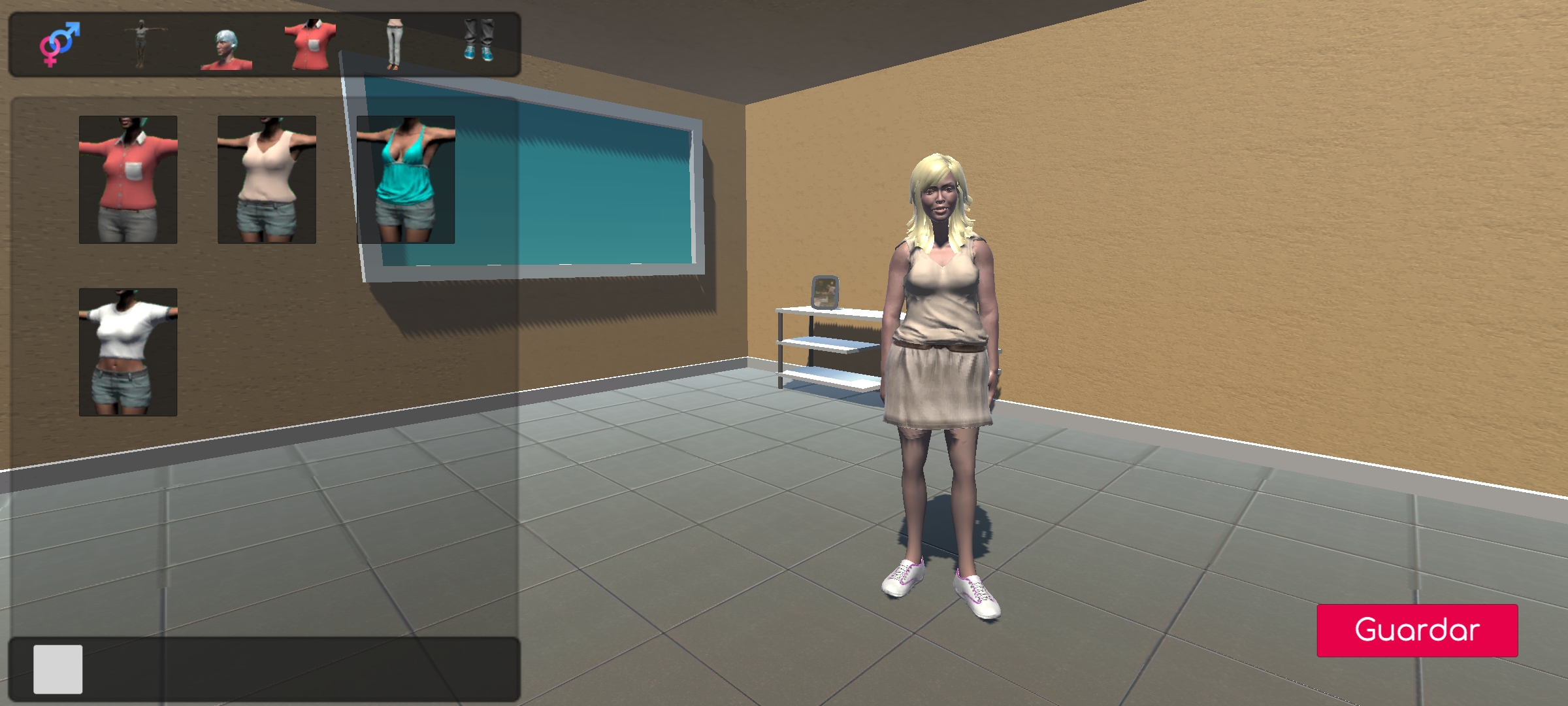The image size is (1568, 706).
Task: Select the turquoise halter top
Action: (x=406, y=180)
